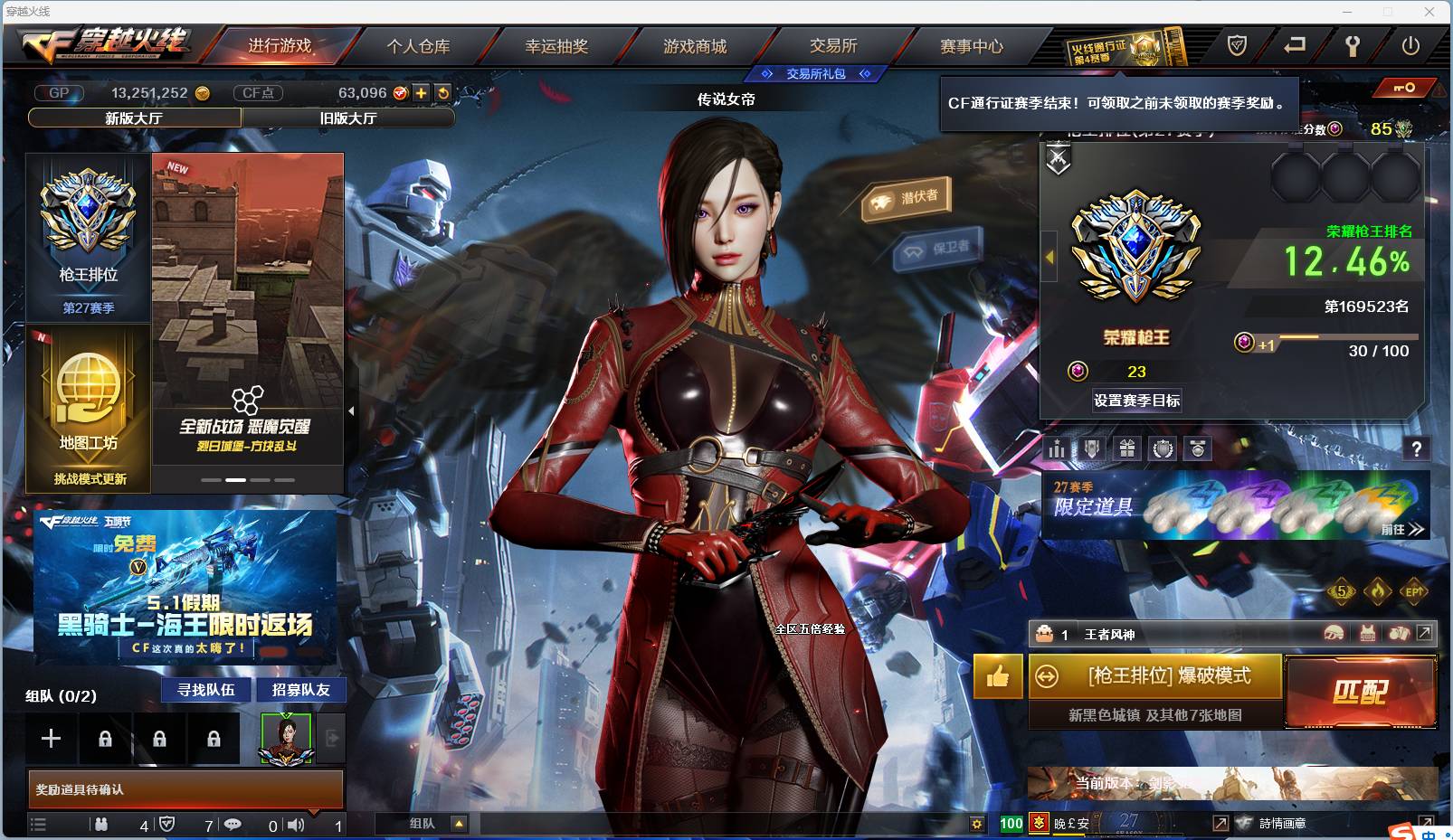Open the 游戏商城 menu item
The height and width of the screenshot is (840, 1453).
[x=697, y=47]
